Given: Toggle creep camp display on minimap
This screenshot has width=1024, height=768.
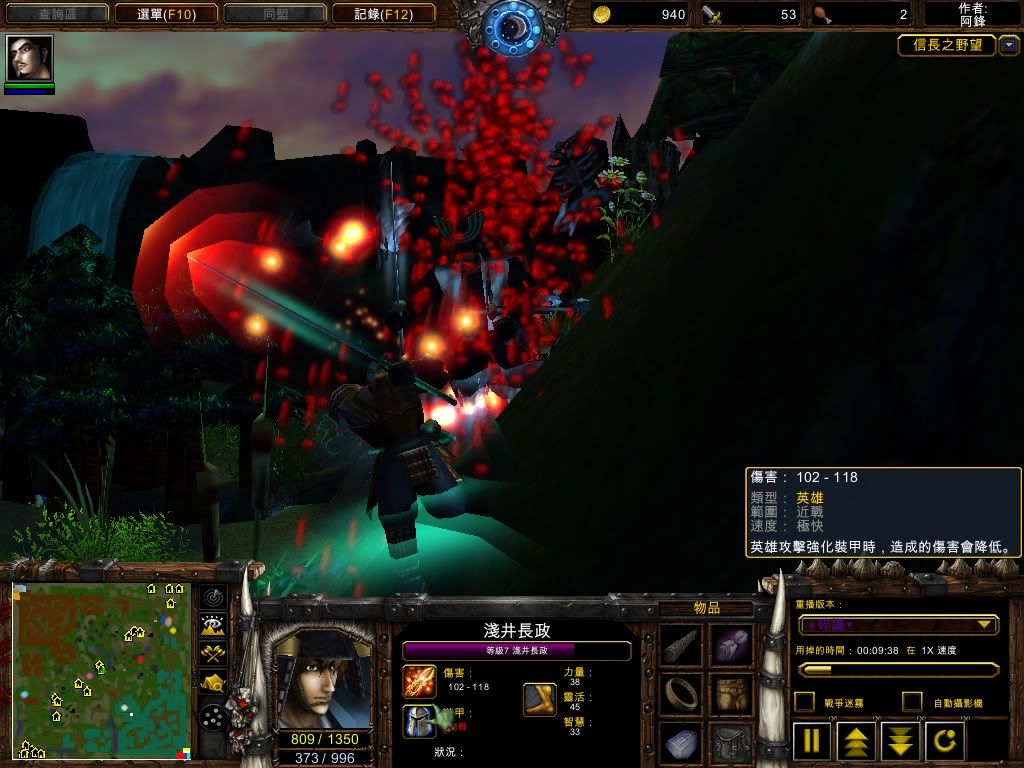Looking at the screenshot, I should (213, 682).
